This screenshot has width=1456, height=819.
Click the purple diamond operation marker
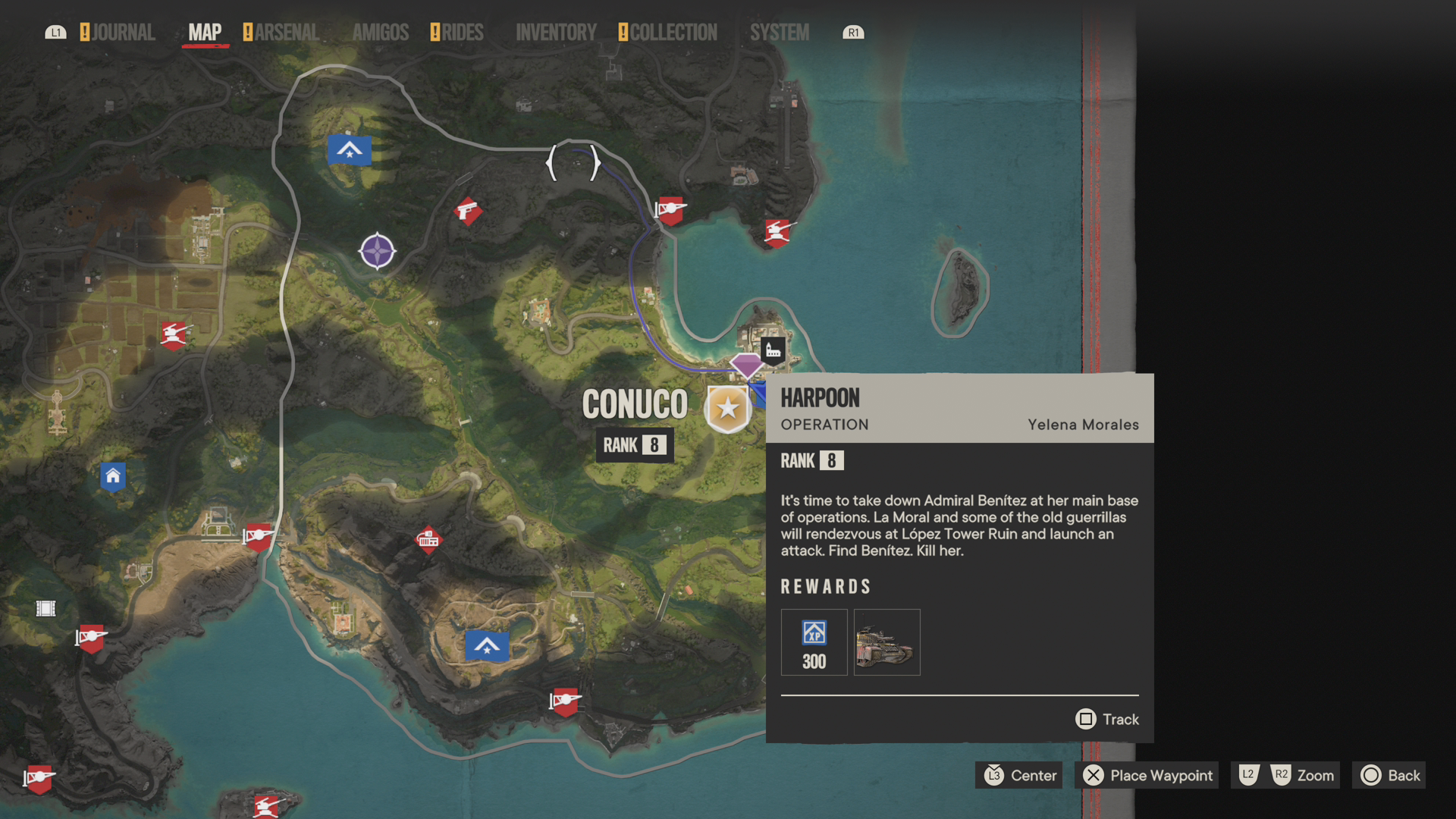(746, 367)
